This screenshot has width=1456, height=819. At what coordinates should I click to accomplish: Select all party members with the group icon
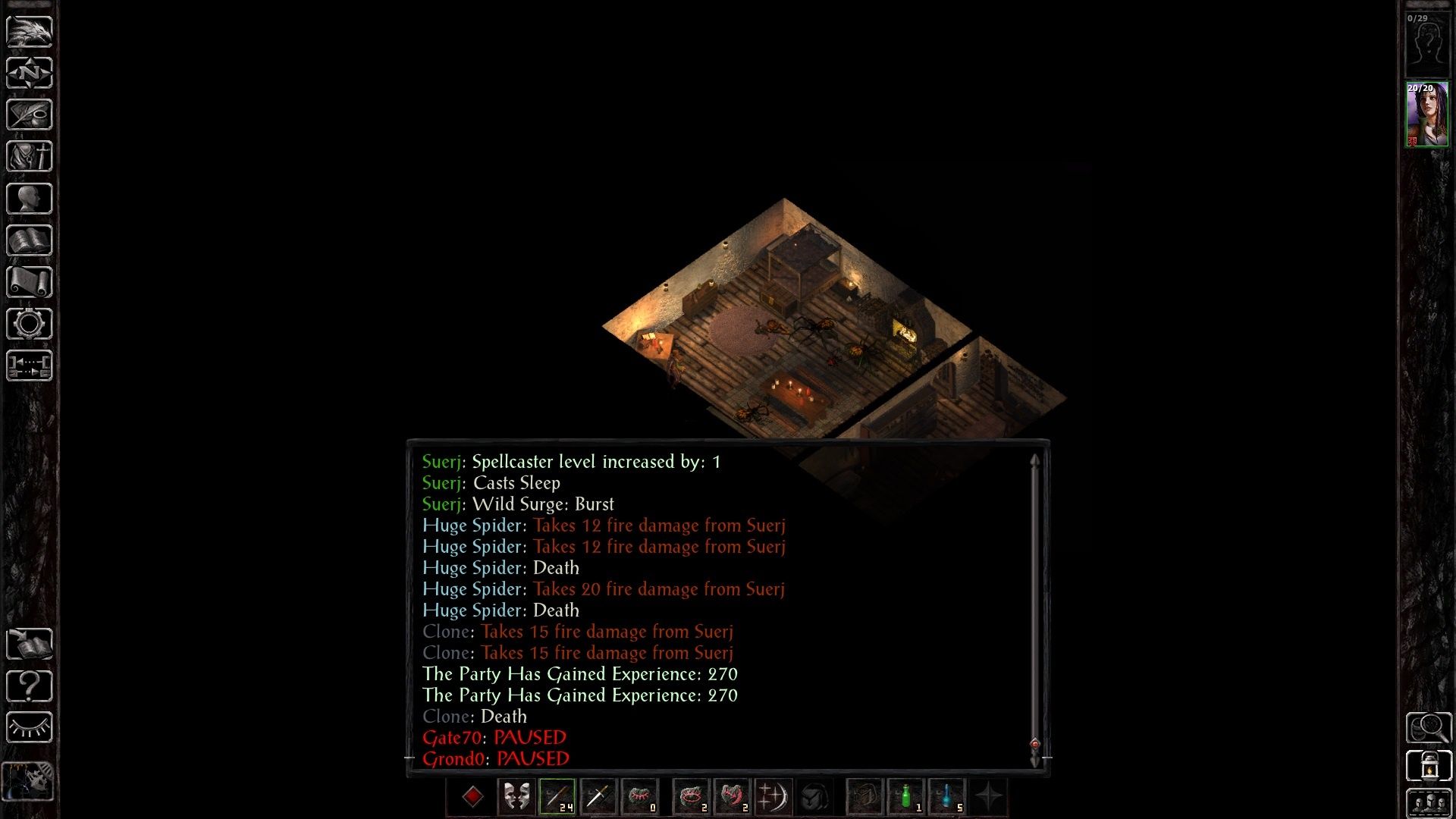tap(1429, 801)
